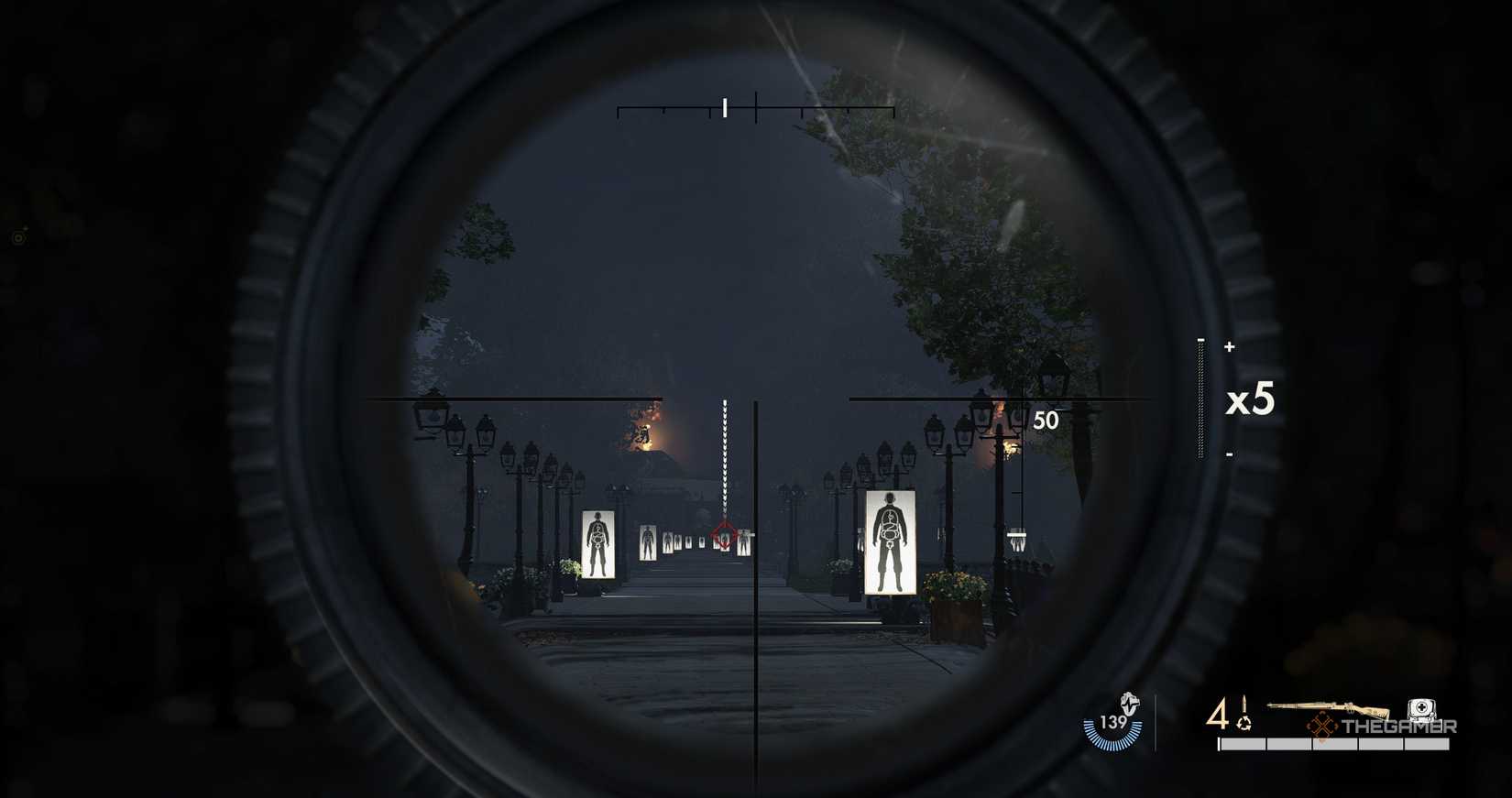The width and height of the screenshot is (1512, 798).
Task: Select the medkit item icon at far right
Action: point(1420,708)
